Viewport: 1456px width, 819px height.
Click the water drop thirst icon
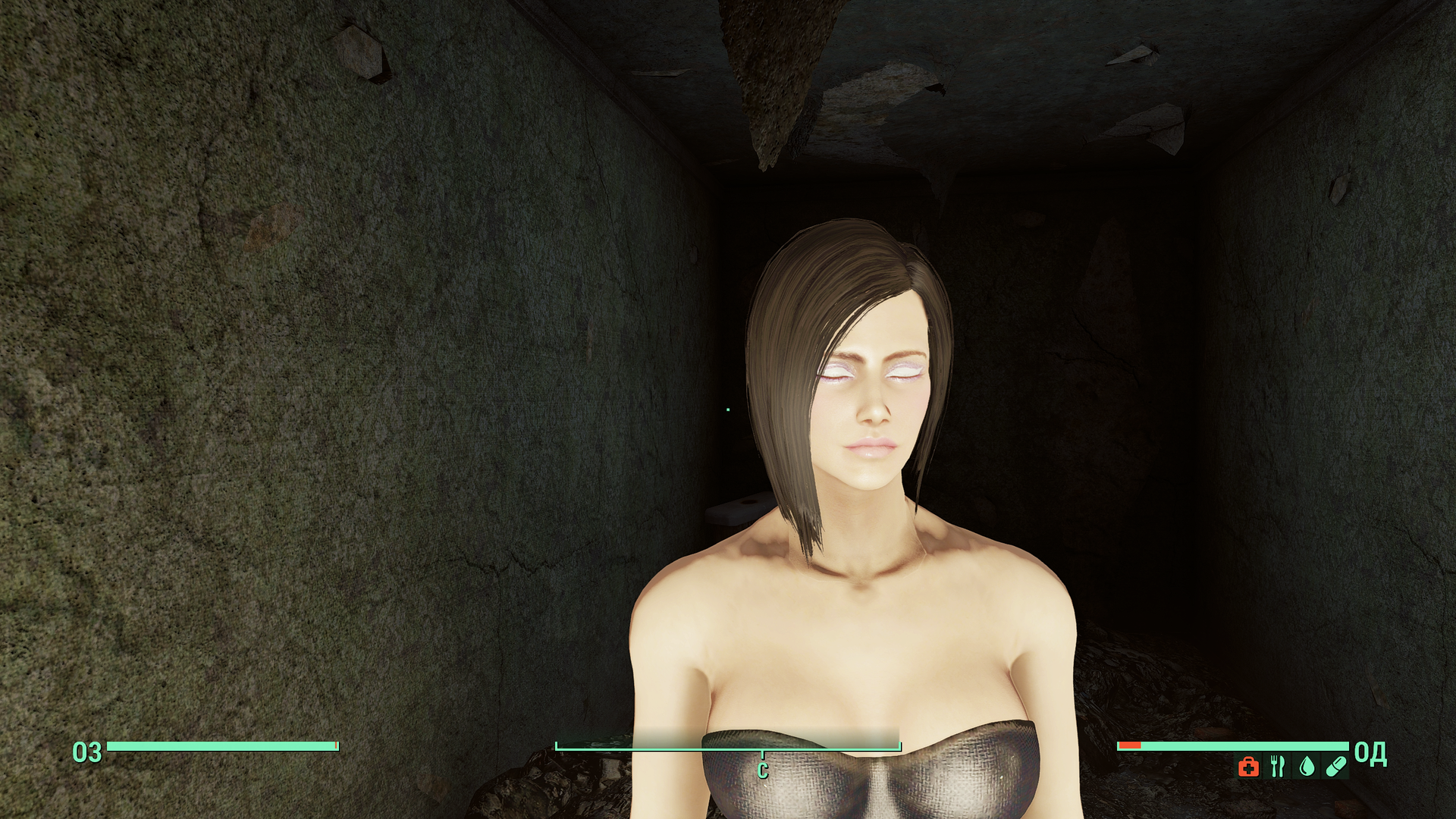[x=1307, y=767]
